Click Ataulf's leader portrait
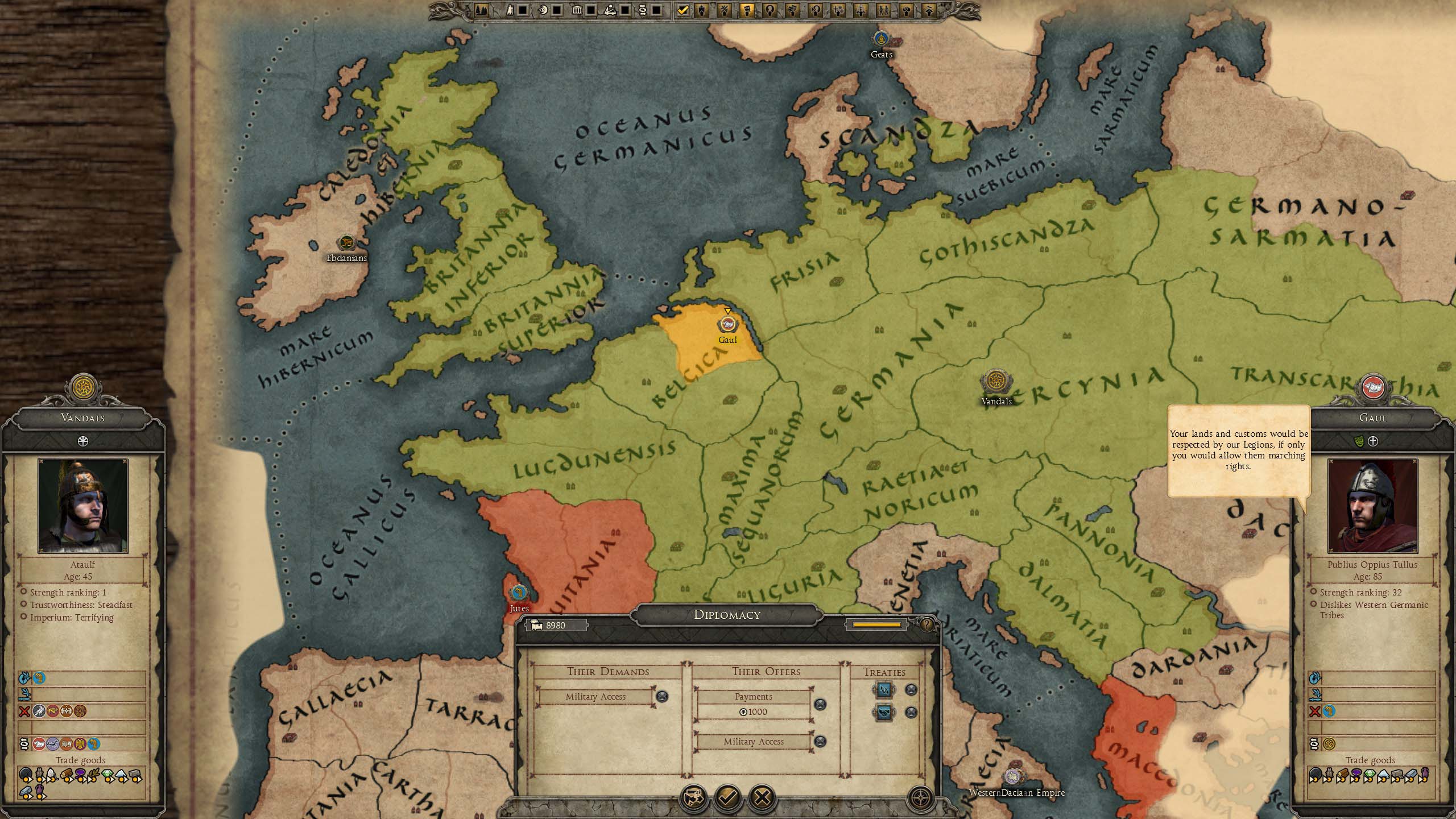The width and height of the screenshot is (1456, 819). [x=83, y=506]
